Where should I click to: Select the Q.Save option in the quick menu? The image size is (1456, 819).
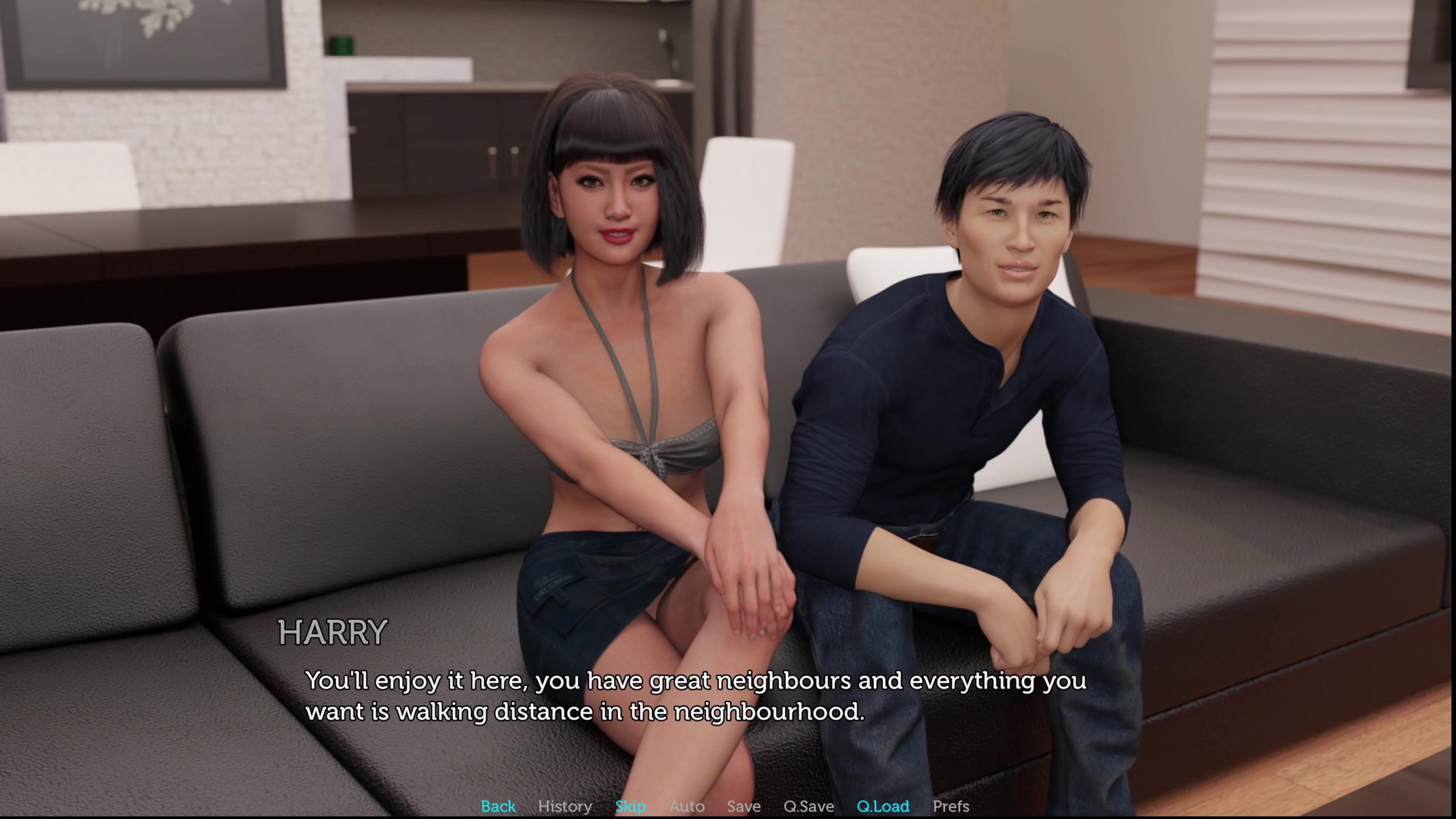coord(810,806)
